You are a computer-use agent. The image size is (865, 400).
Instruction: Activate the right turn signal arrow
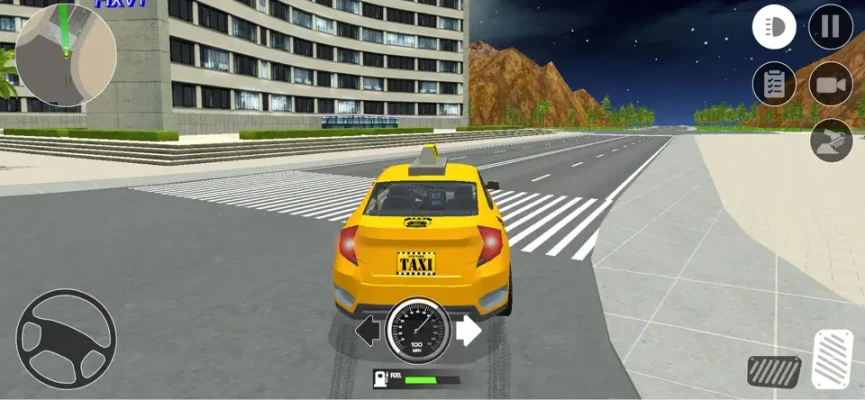coord(468,330)
